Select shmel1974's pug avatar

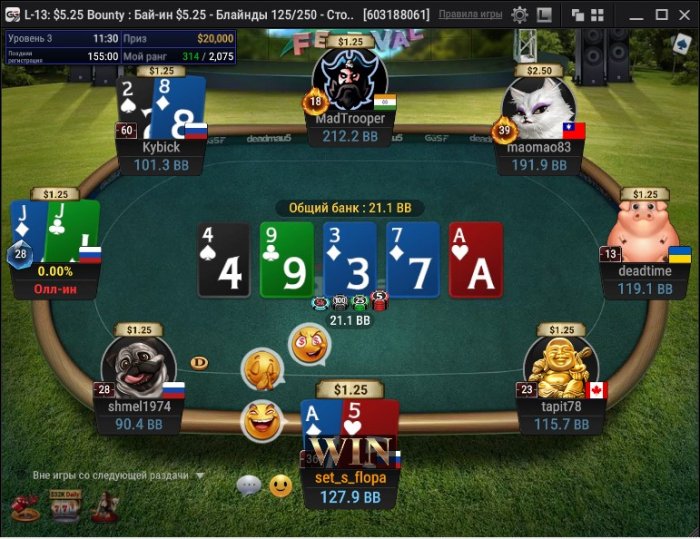coord(138,364)
